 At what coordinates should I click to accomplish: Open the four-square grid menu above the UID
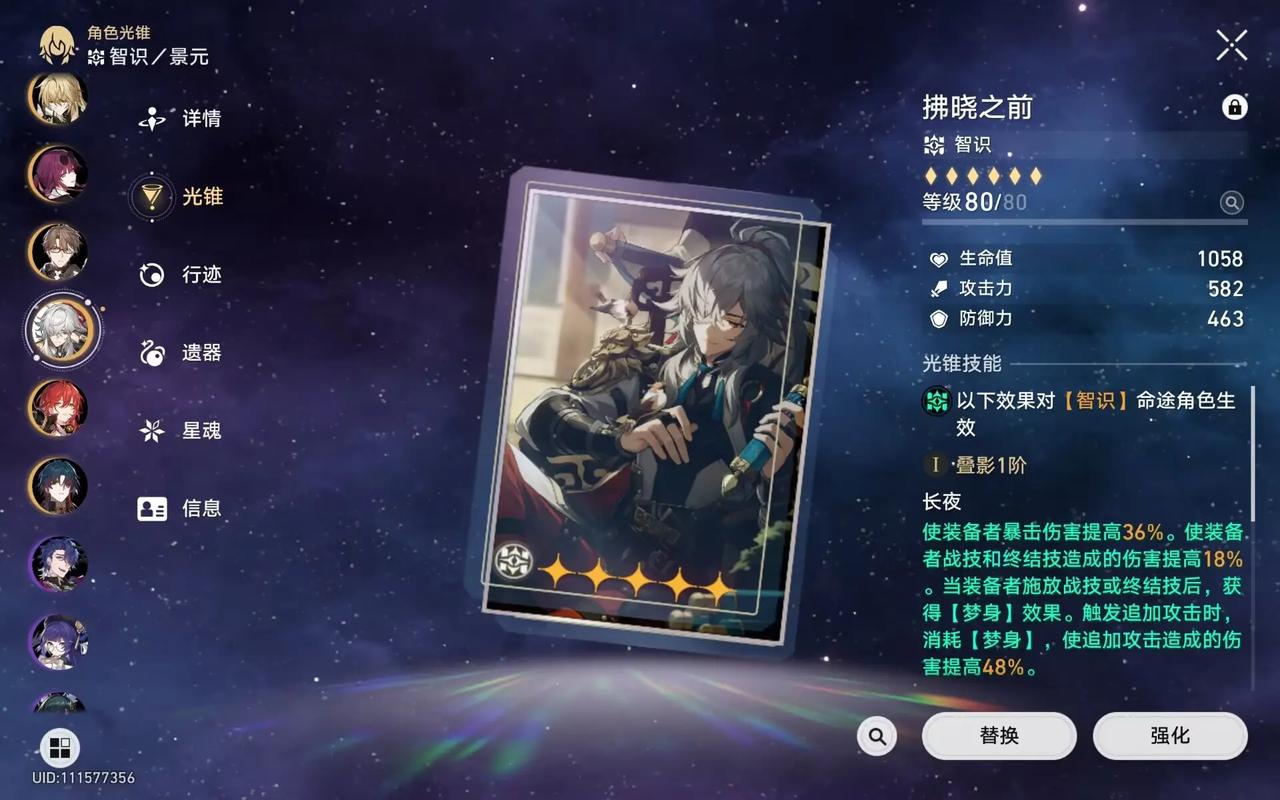click(x=59, y=747)
